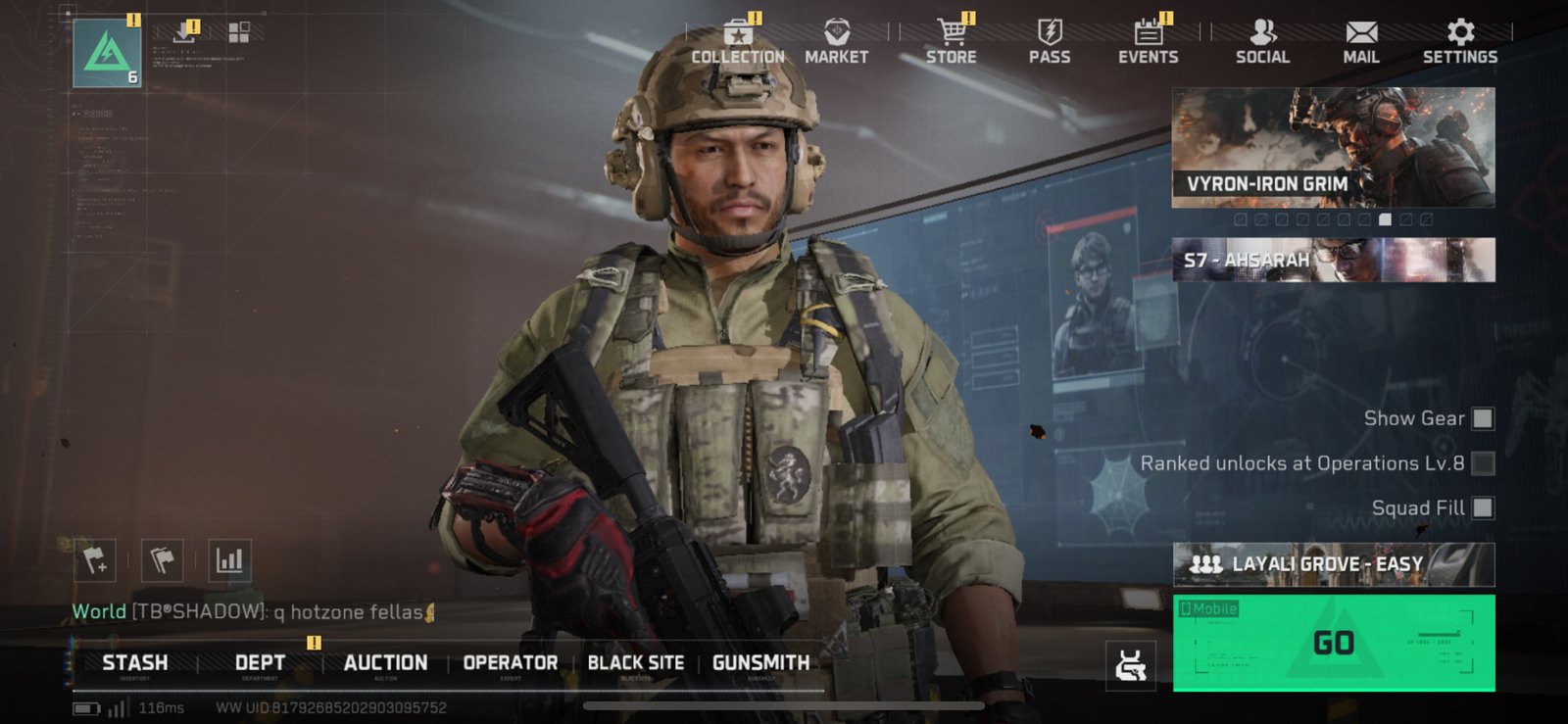The image size is (1568, 724).
Task: Open the Vyron-Iron Grim banner
Action: tap(1333, 147)
